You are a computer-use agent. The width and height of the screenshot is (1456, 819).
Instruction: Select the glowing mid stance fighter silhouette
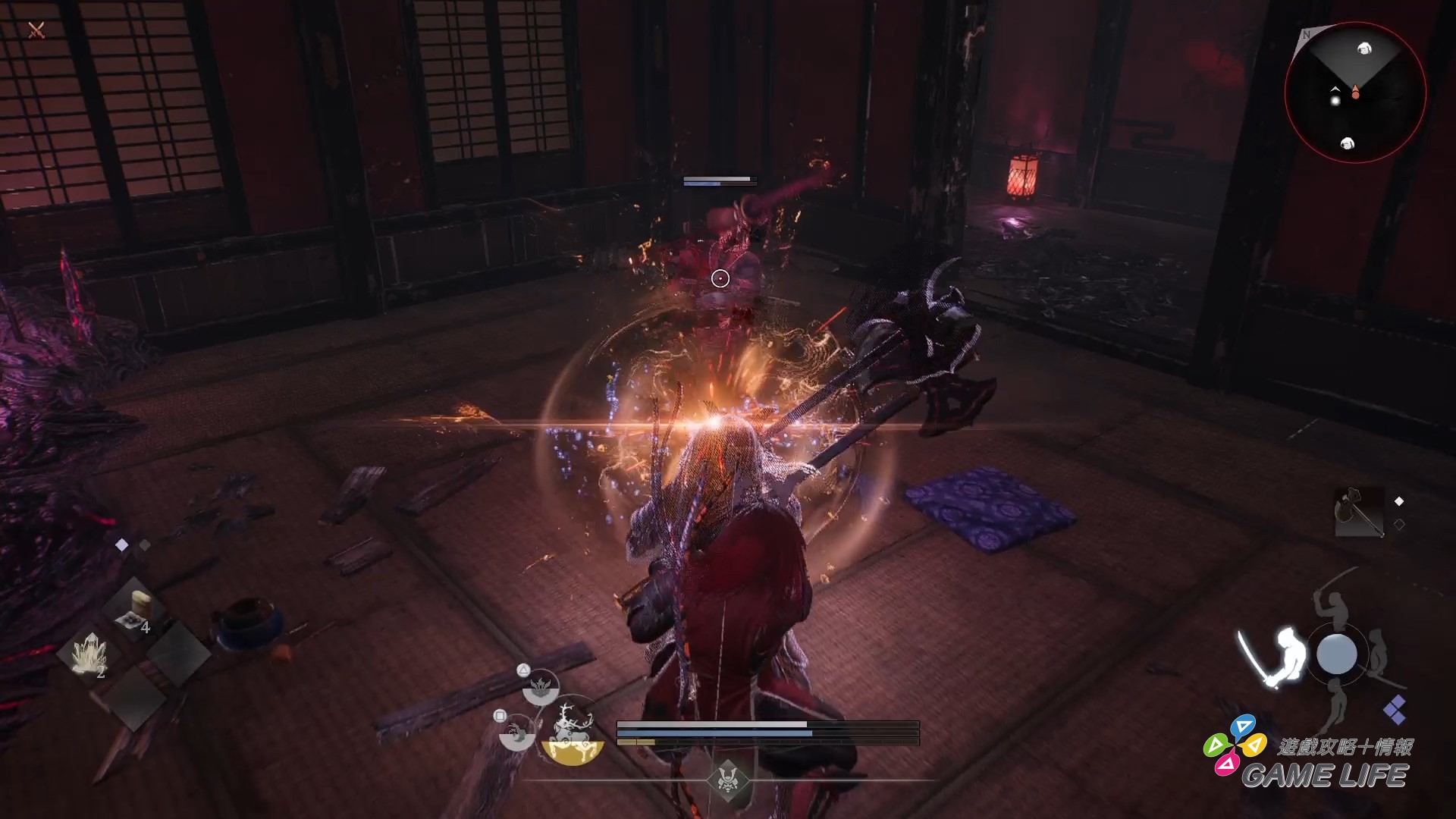pos(1288,651)
